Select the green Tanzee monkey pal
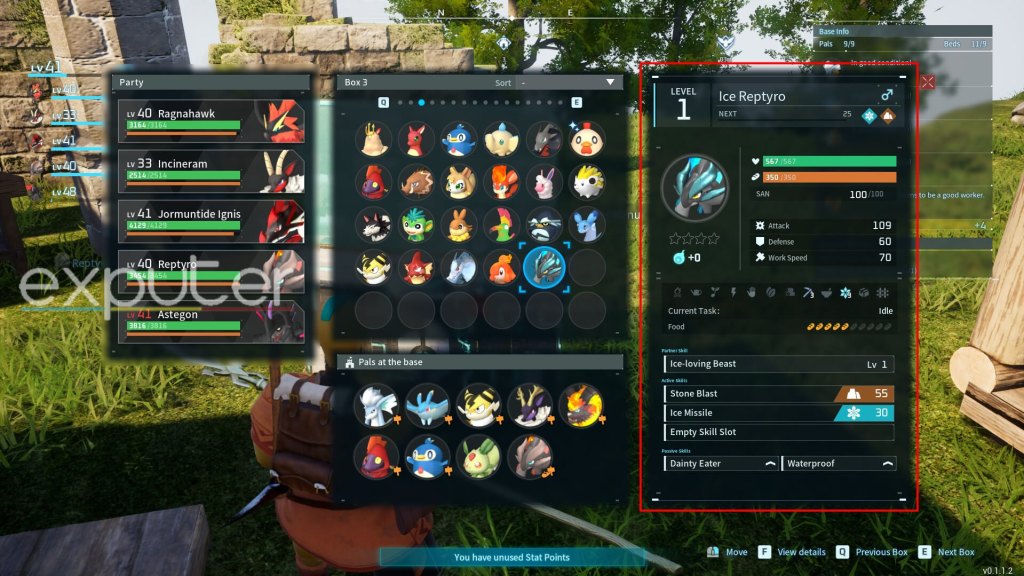Screen dimensions: 1024x576 click(416, 225)
